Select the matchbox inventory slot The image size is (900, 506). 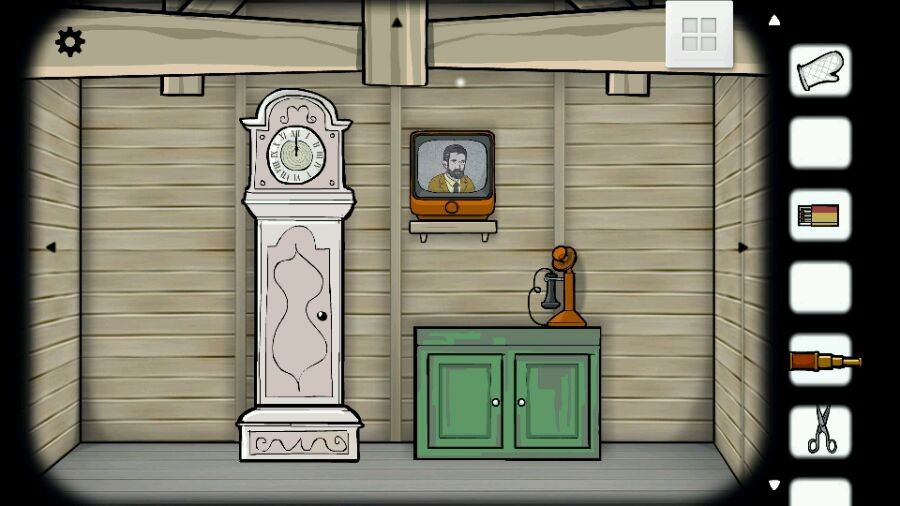click(x=820, y=215)
